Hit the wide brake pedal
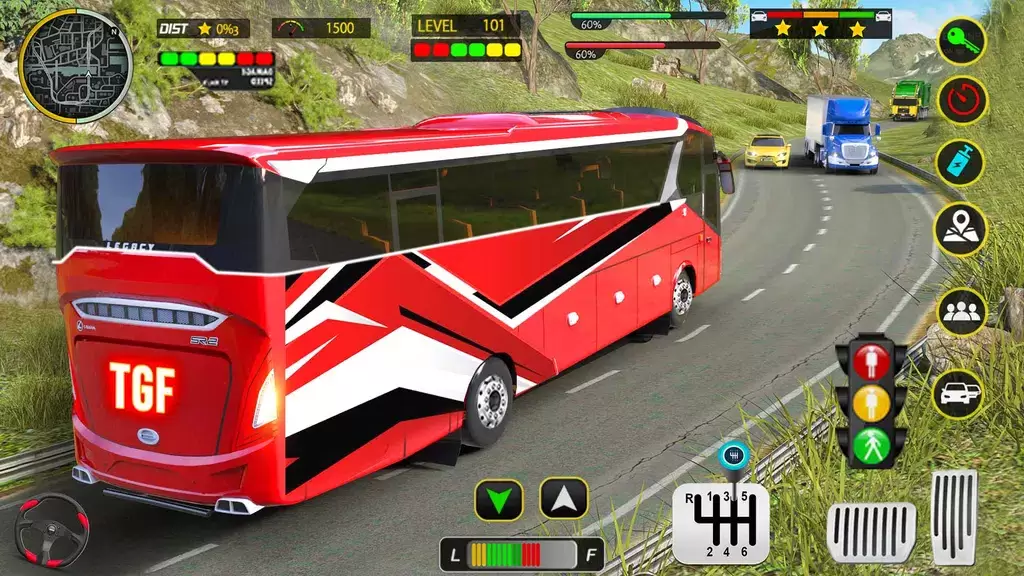 tap(871, 533)
